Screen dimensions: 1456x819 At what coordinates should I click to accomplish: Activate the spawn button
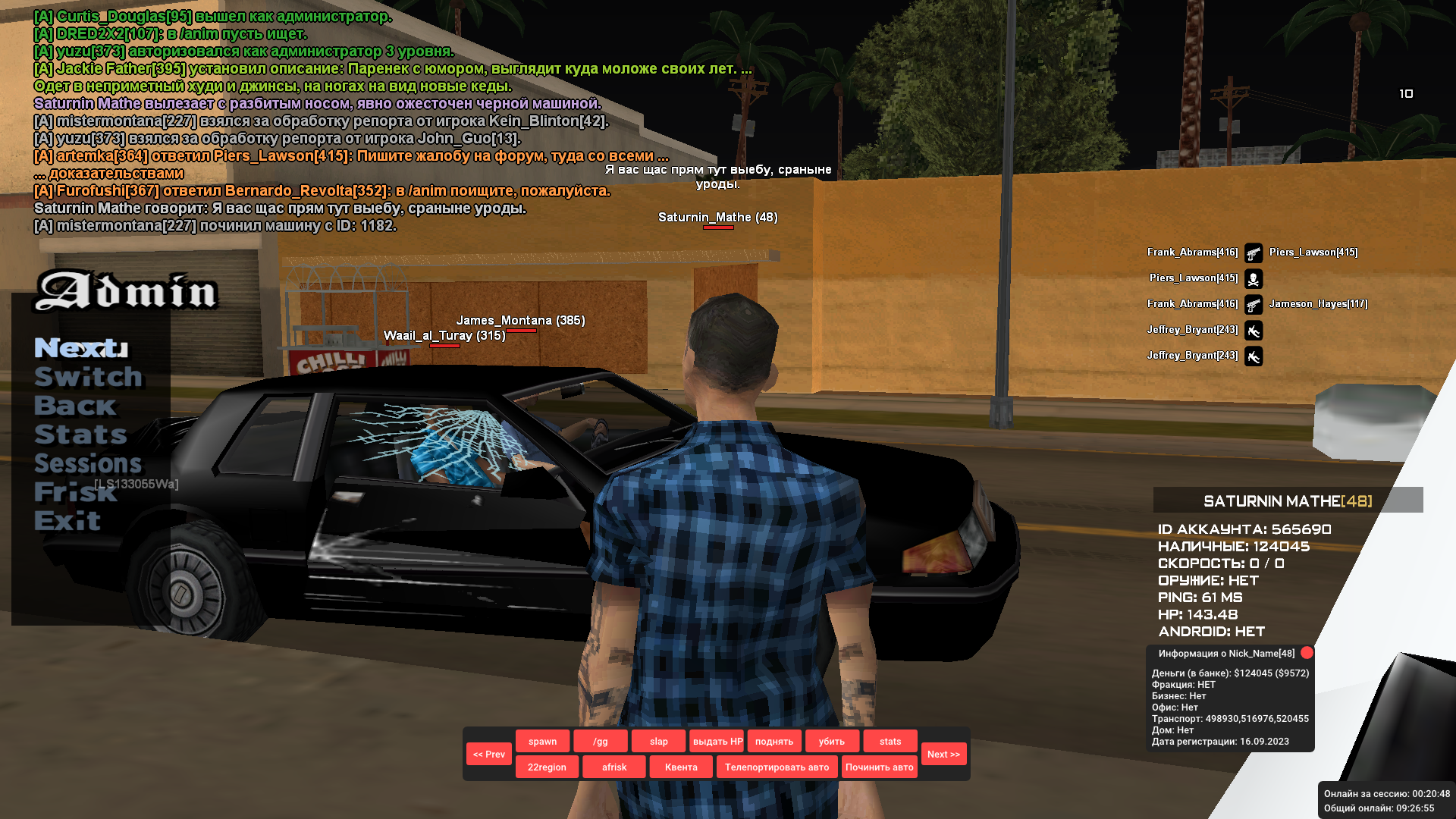(542, 741)
